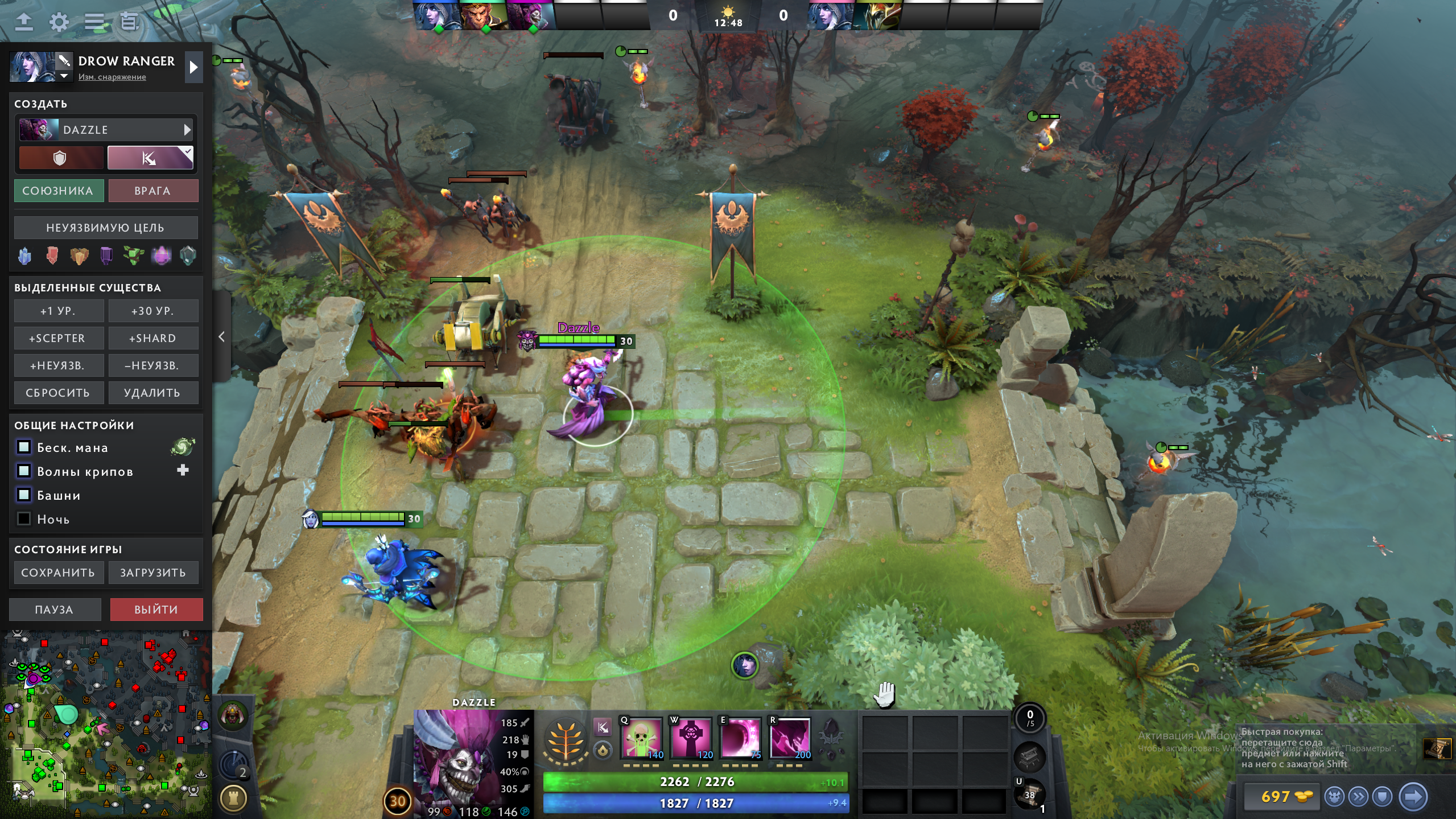The image size is (1456, 819).
Task: Click on the minimap
Action: point(106,723)
